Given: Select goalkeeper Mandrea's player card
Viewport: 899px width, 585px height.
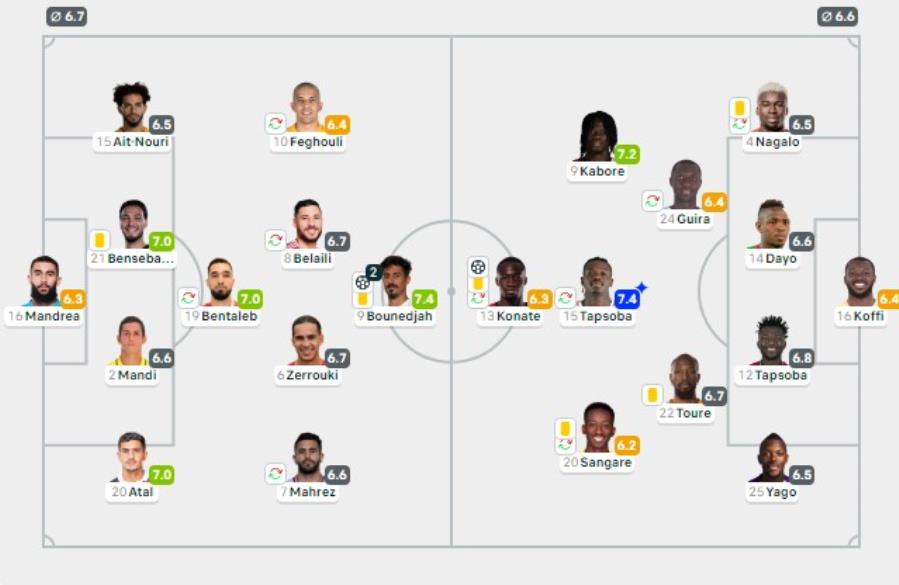Looking at the screenshot, I should [43, 283].
